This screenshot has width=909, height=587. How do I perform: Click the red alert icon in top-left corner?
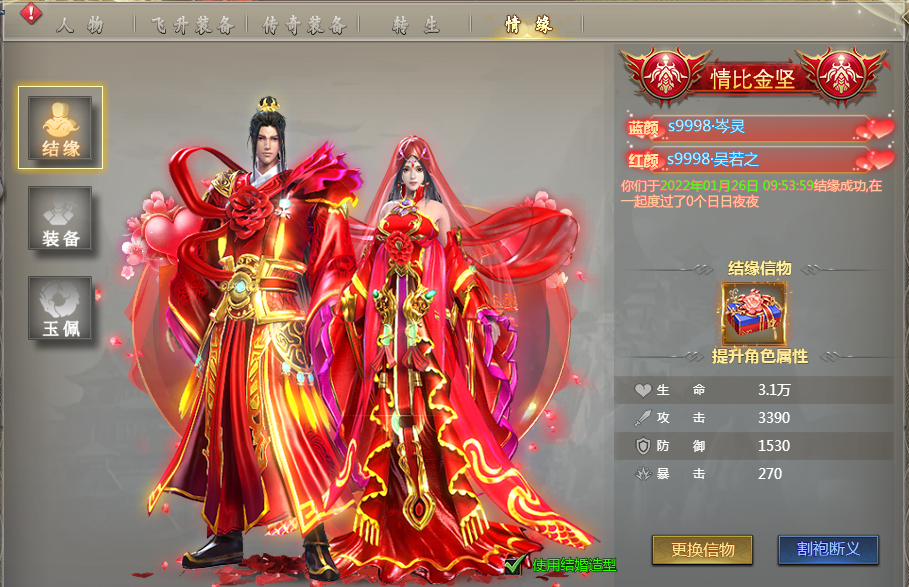click(x=31, y=13)
